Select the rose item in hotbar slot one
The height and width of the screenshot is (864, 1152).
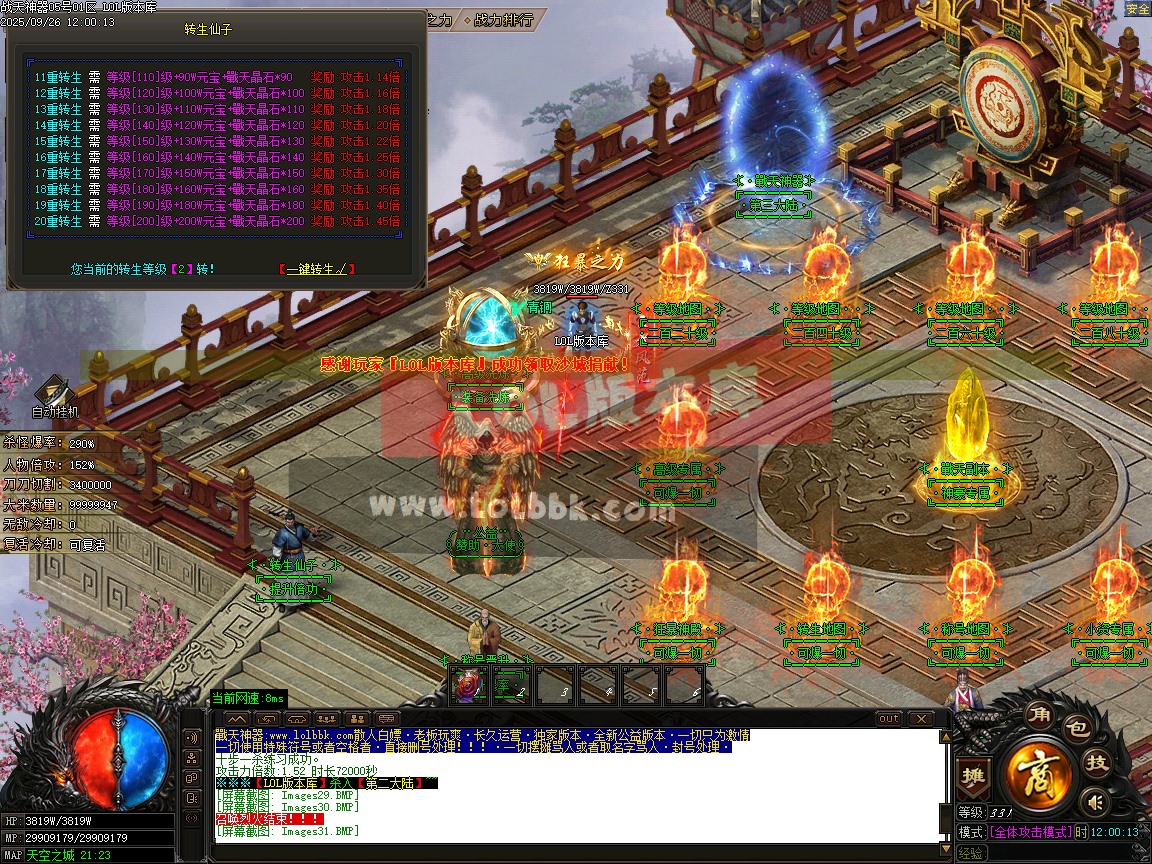click(x=467, y=686)
